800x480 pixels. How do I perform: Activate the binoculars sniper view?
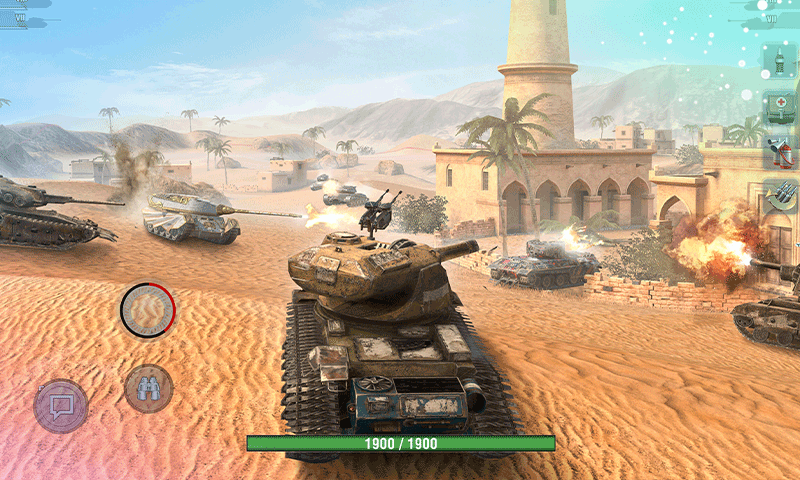point(149,389)
